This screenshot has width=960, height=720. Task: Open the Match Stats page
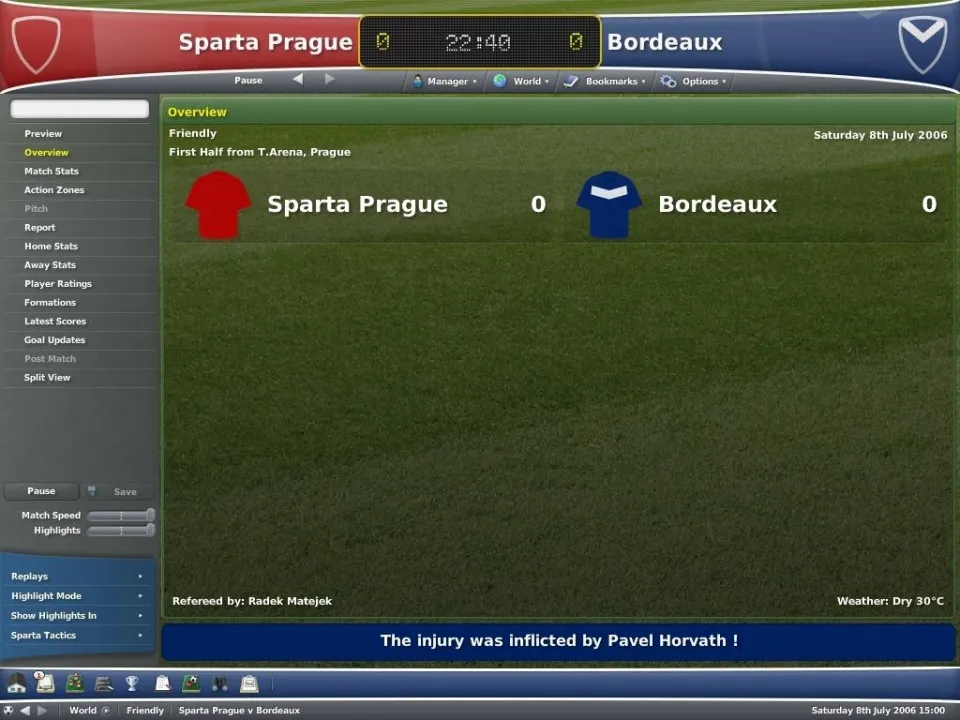[51, 171]
